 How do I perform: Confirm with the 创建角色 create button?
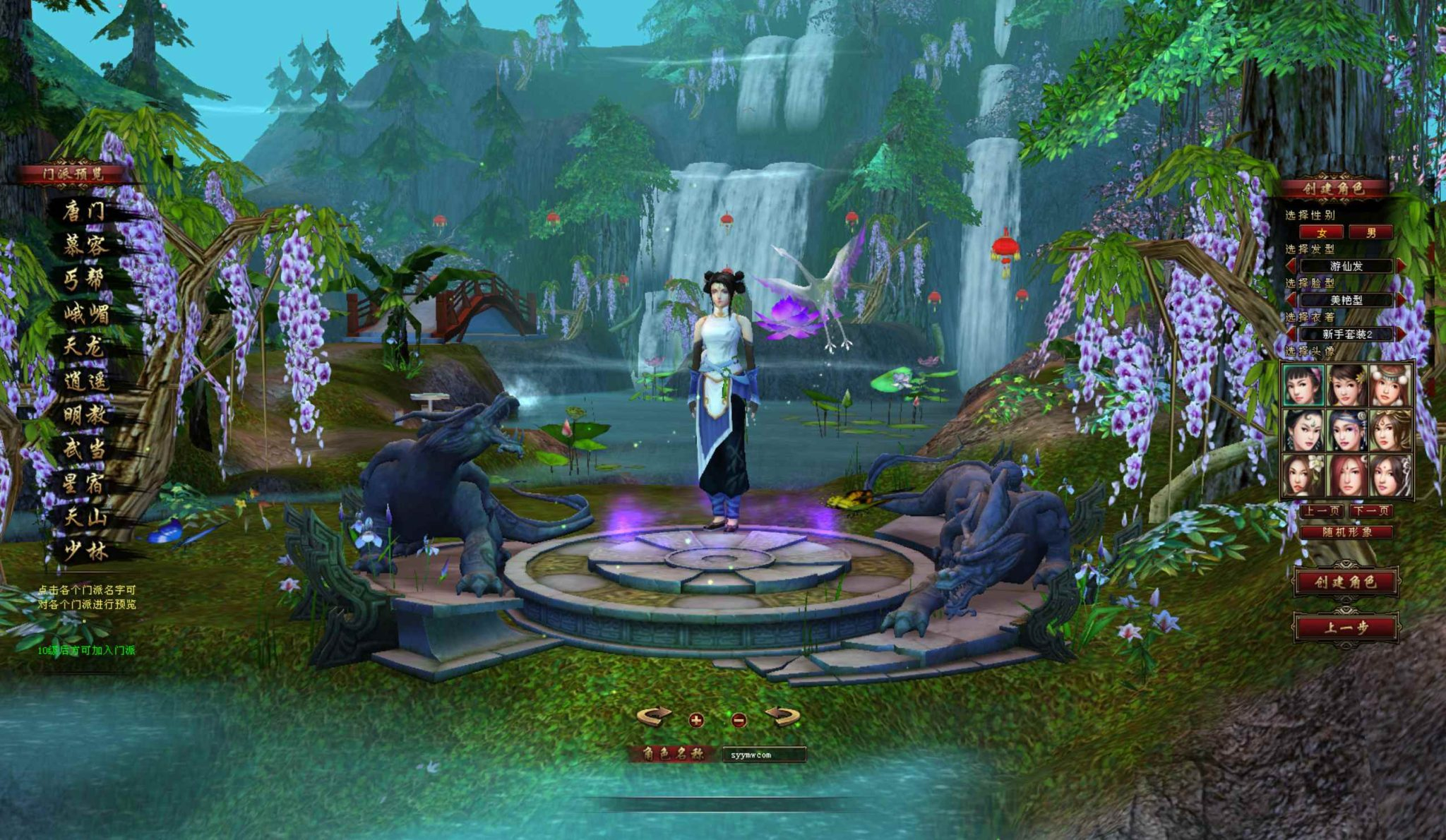pos(1346,582)
